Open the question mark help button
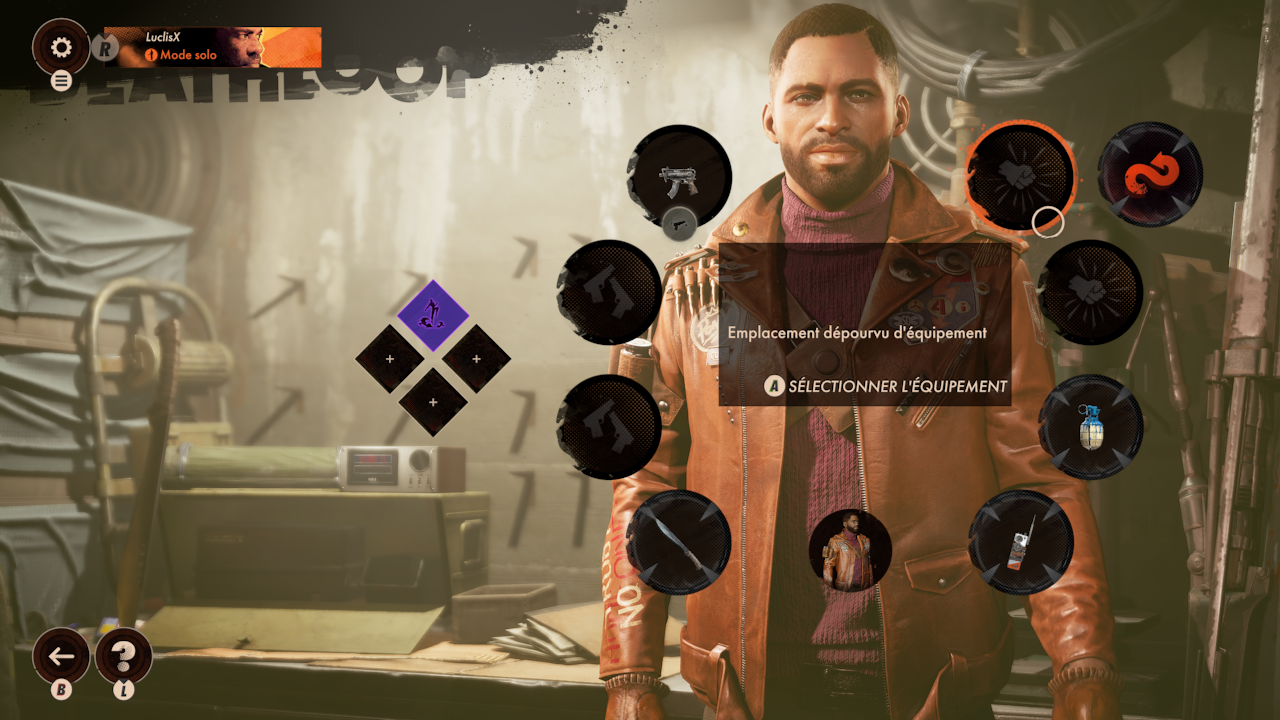 [123, 656]
